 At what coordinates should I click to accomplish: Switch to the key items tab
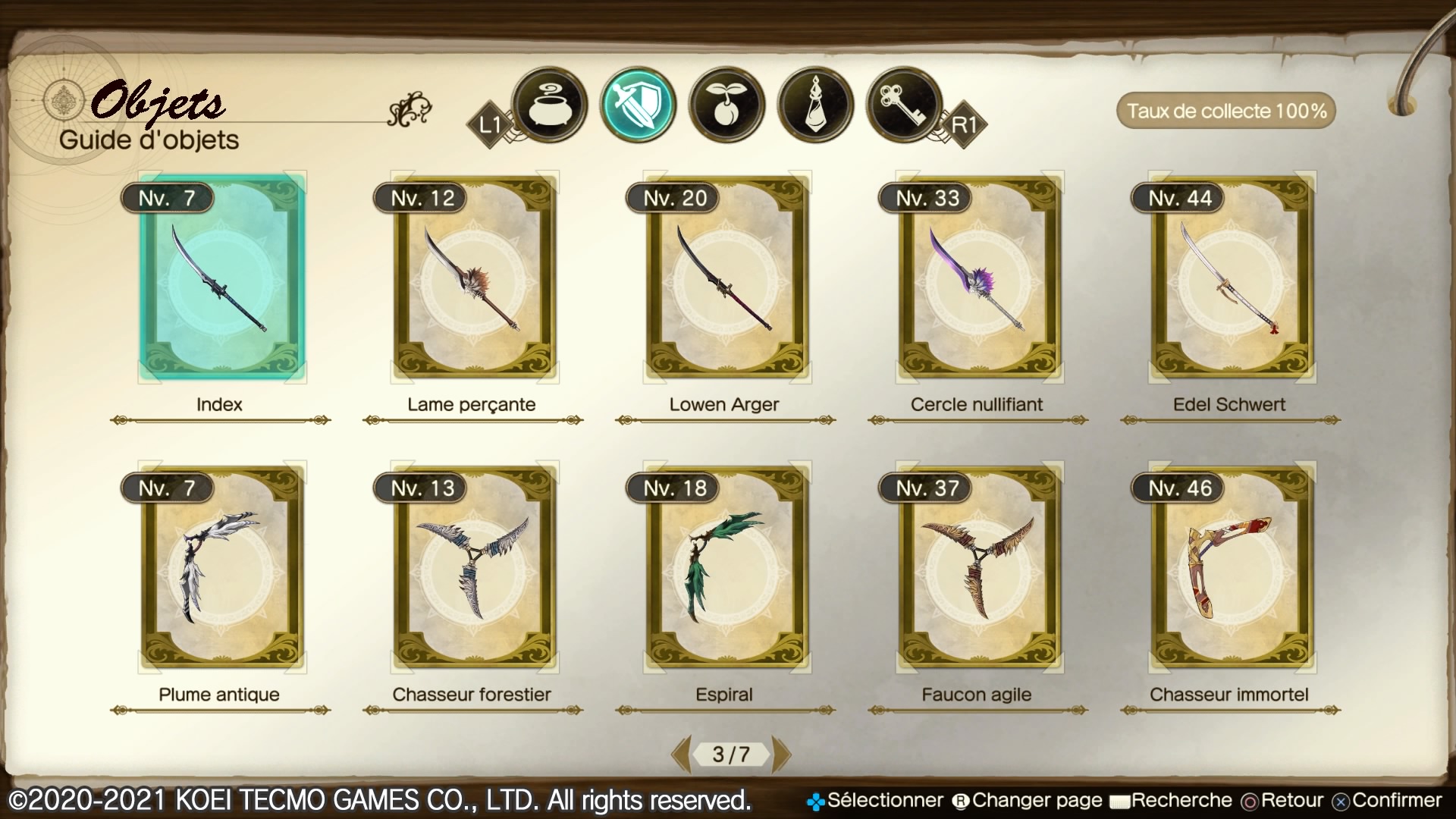click(904, 105)
